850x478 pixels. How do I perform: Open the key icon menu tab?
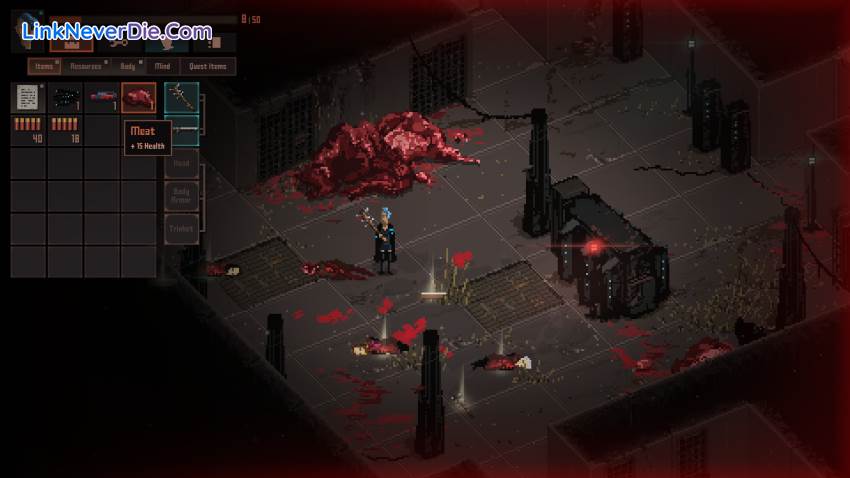pyautogui.click(x=118, y=43)
